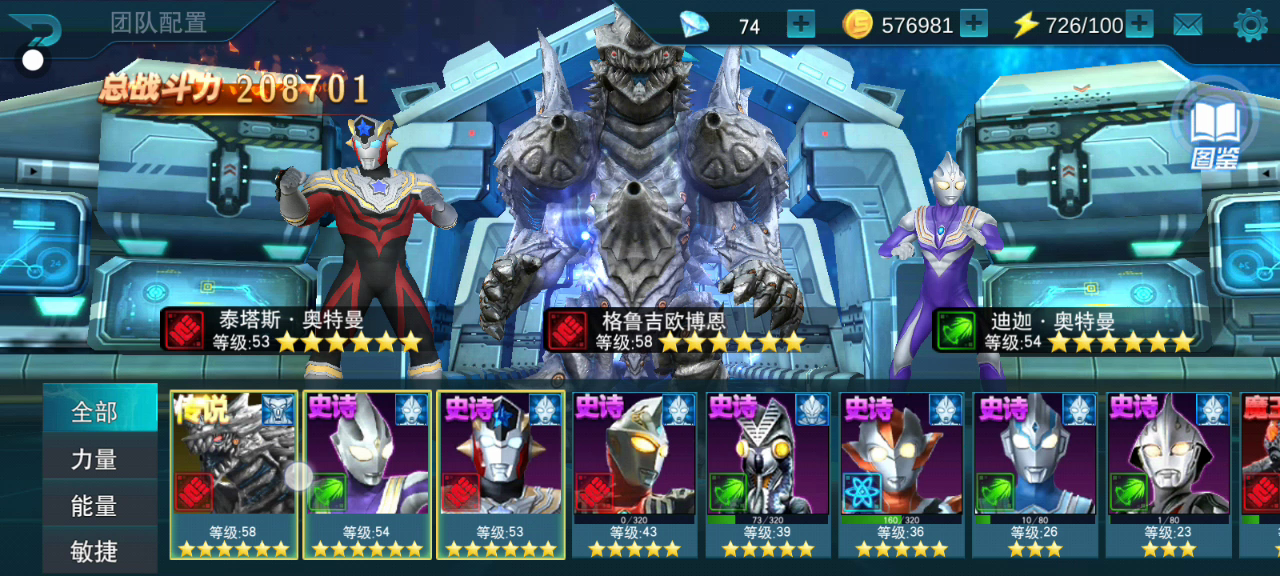The image size is (1280, 576).
Task: Pick the level 26 hero card
Action: 1036,474
